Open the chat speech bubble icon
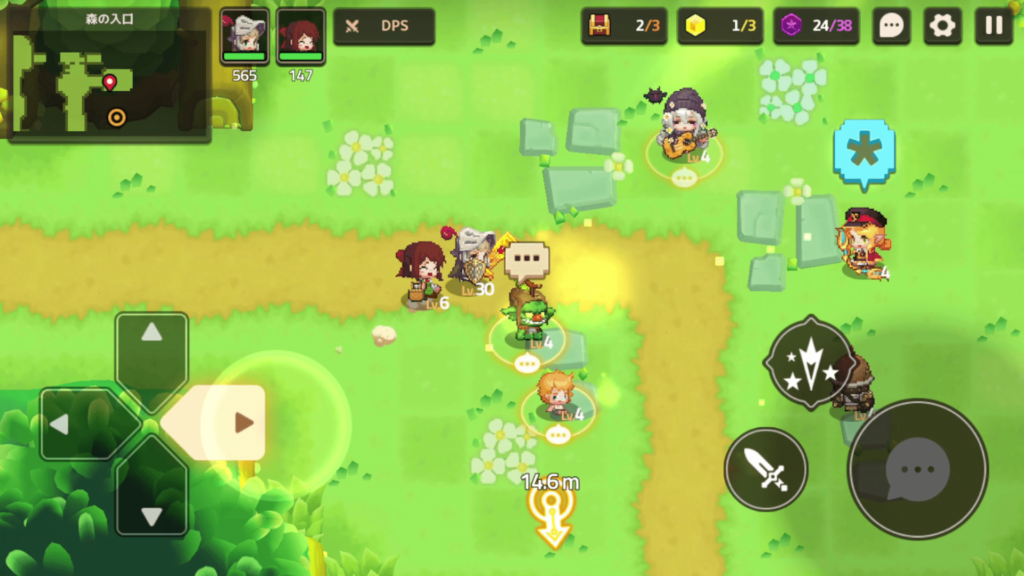 (891, 27)
